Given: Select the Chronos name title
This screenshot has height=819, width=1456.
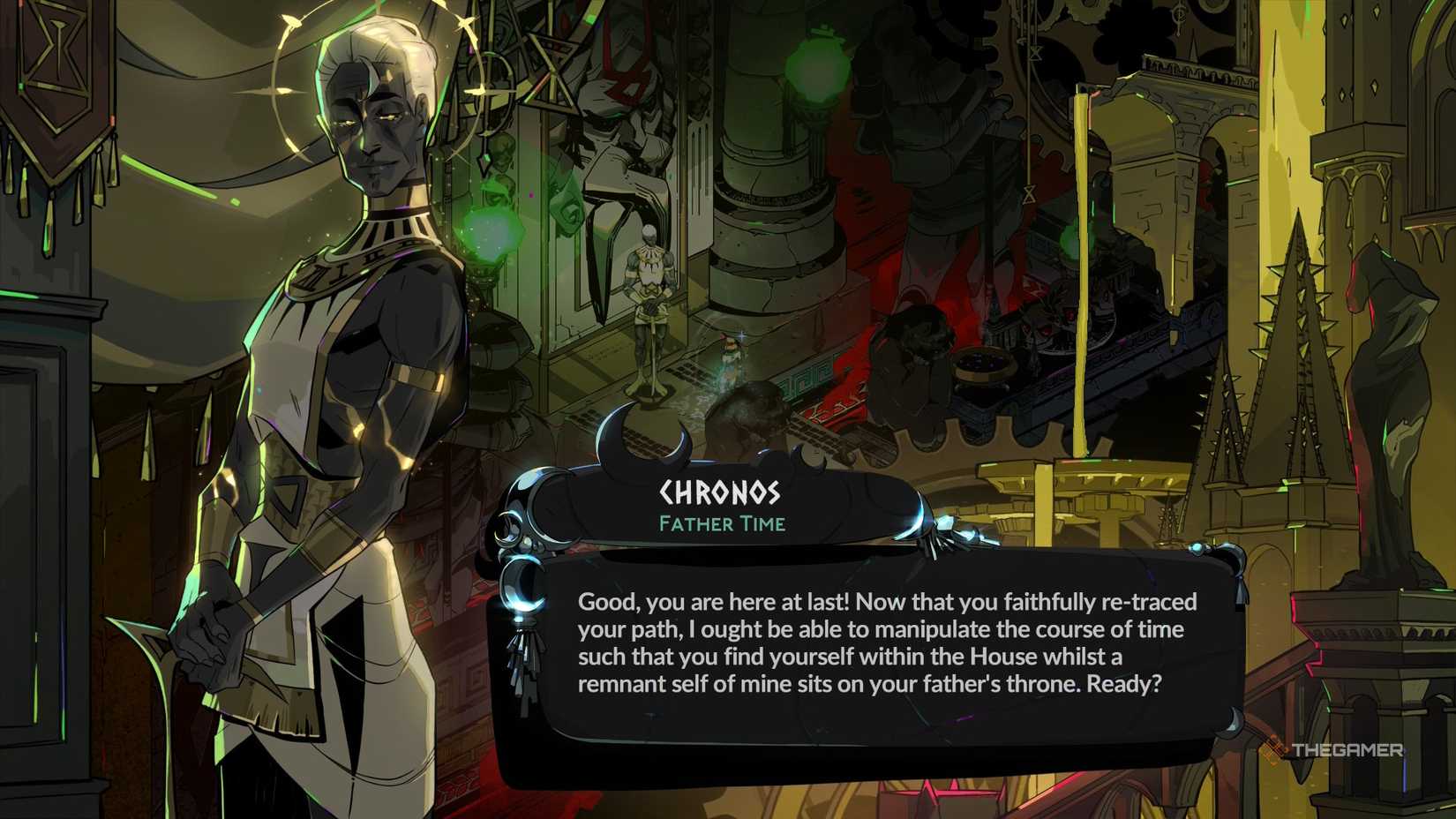Looking at the screenshot, I should [x=719, y=492].
